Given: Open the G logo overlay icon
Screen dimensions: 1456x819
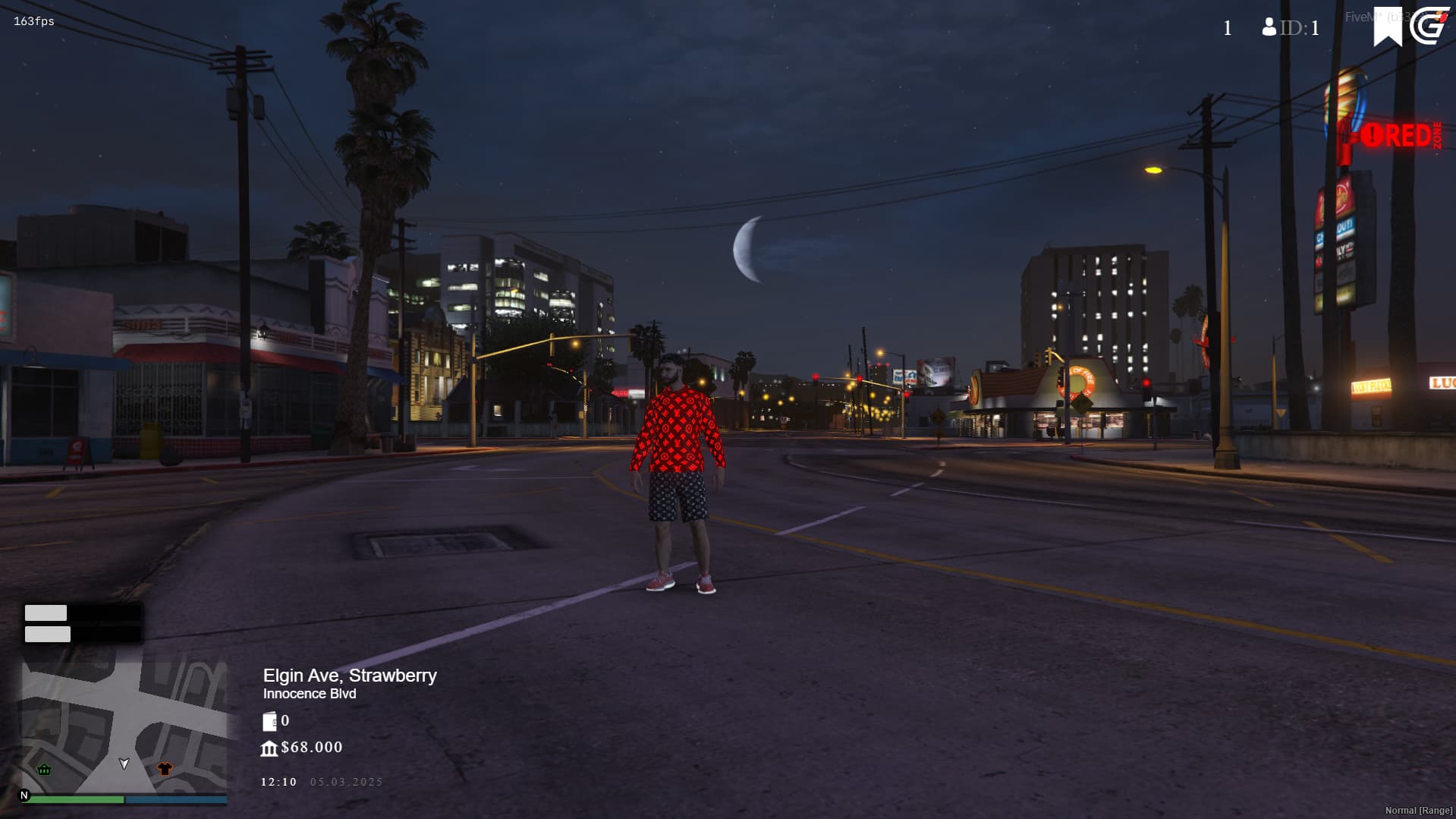Looking at the screenshot, I should pos(1429,27).
